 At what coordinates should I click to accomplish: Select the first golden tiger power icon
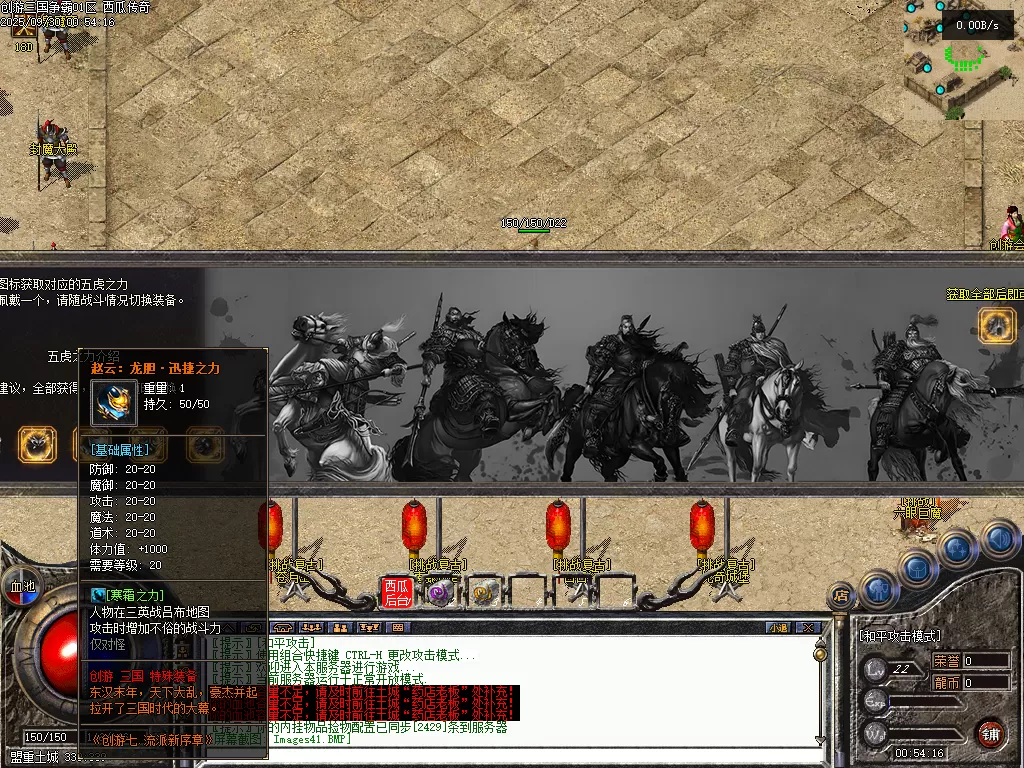(38, 445)
